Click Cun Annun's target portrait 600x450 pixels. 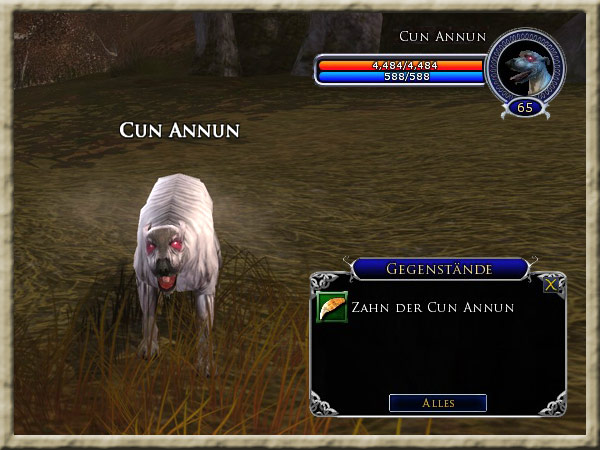pos(525,67)
